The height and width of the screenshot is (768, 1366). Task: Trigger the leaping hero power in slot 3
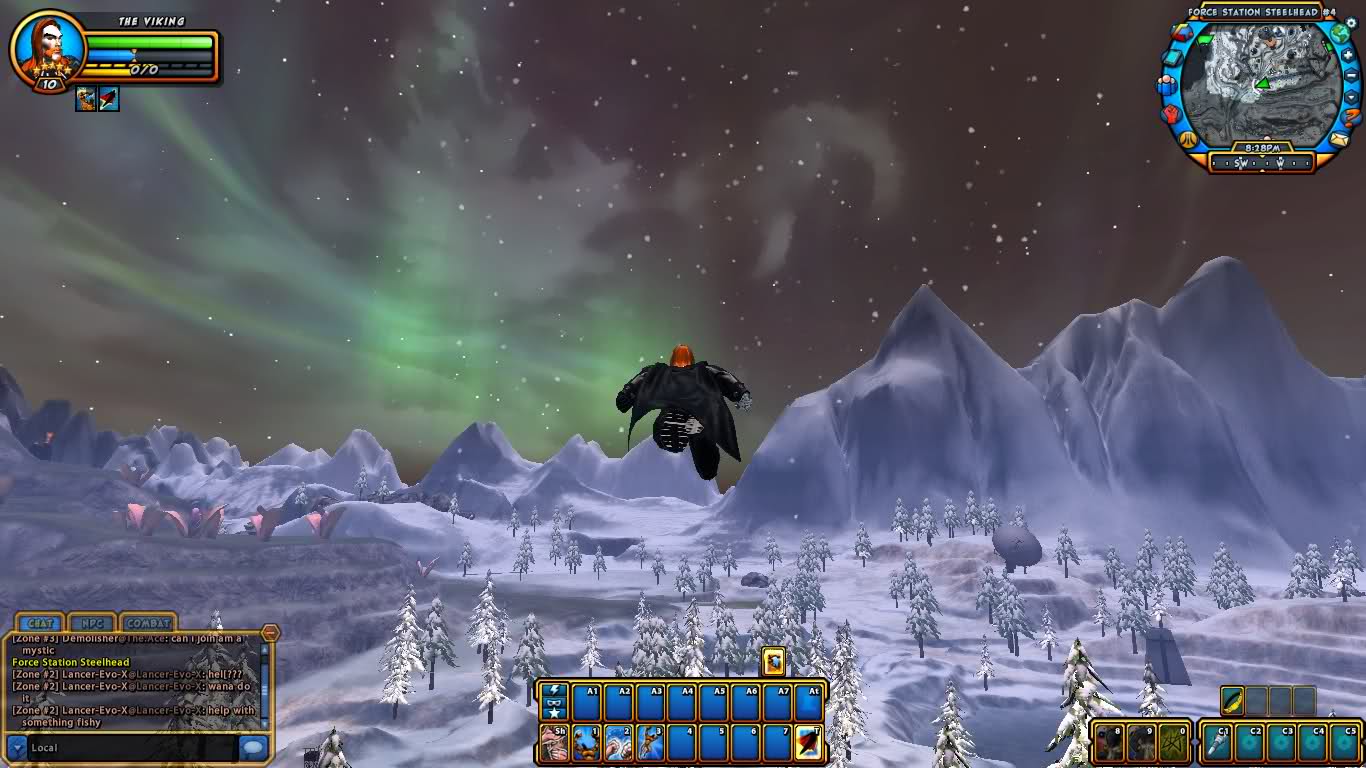[x=650, y=743]
